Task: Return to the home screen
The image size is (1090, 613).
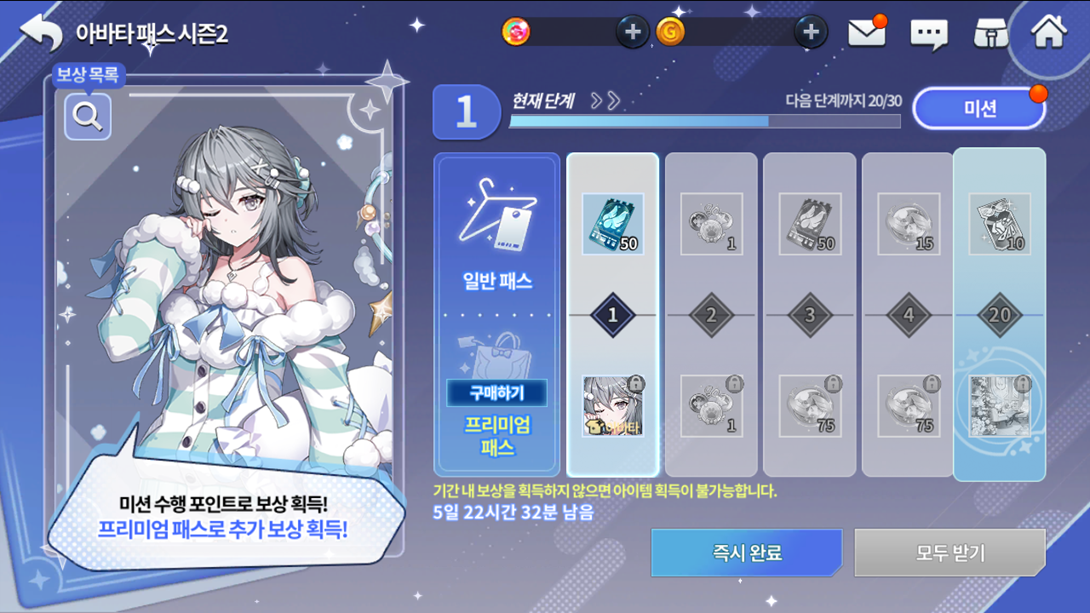Action: coord(1049,33)
